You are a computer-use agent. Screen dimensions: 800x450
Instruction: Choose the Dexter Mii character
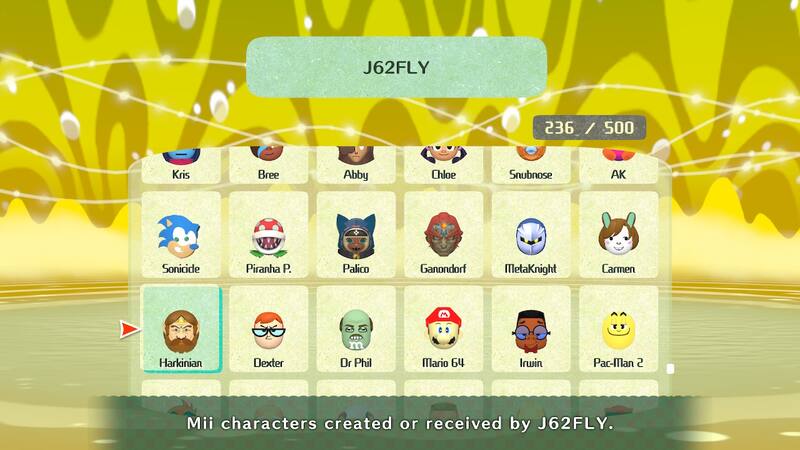tap(268, 330)
